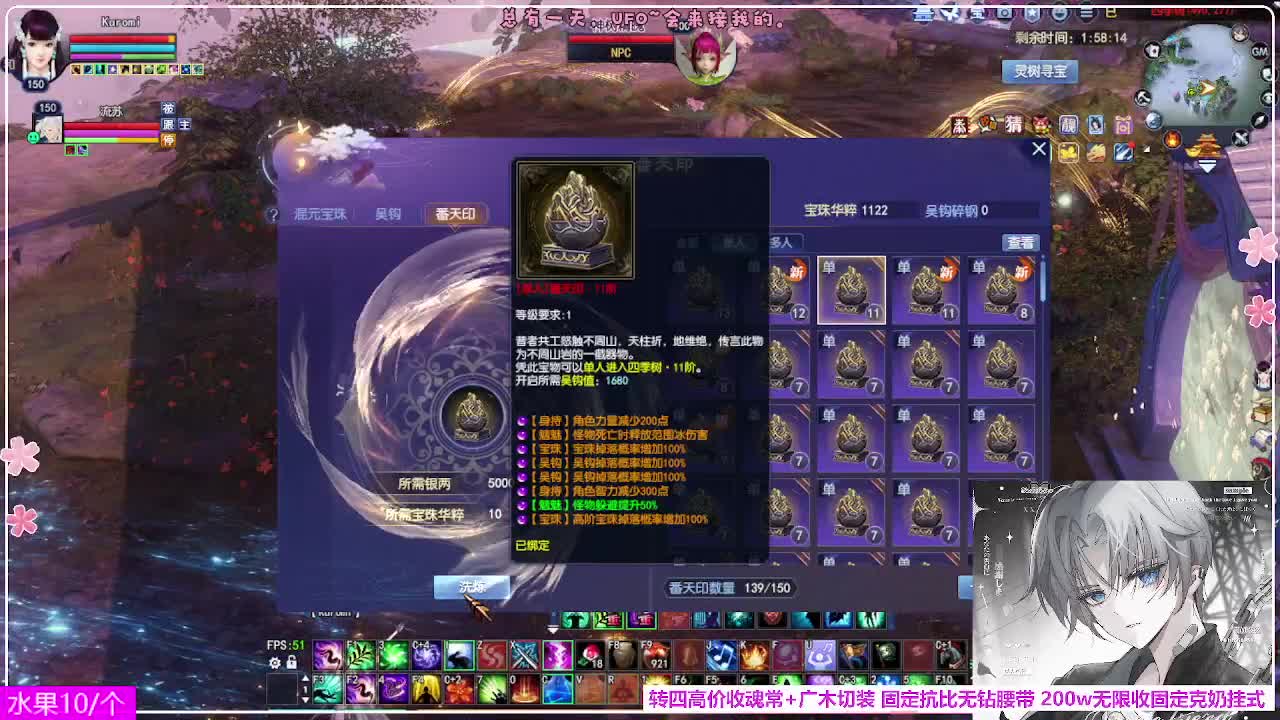Screen dimensions: 1280x720
Task: Click the 猜 guessing activity icon
Action: point(1013,124)
